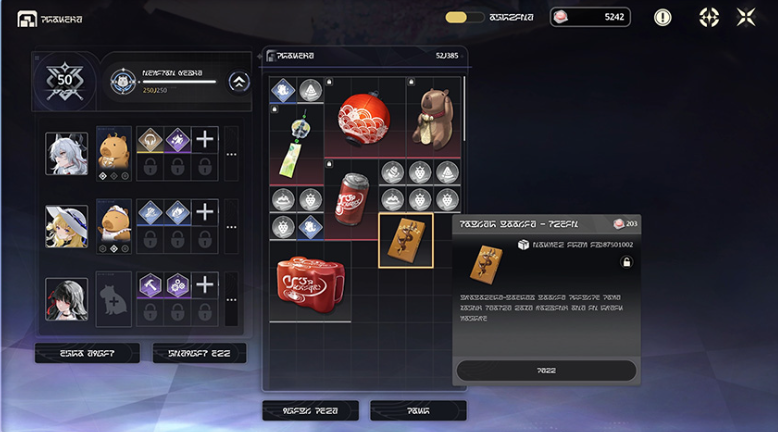Select the red paper lantern item
778x432 pixels.
pos(363,117)
